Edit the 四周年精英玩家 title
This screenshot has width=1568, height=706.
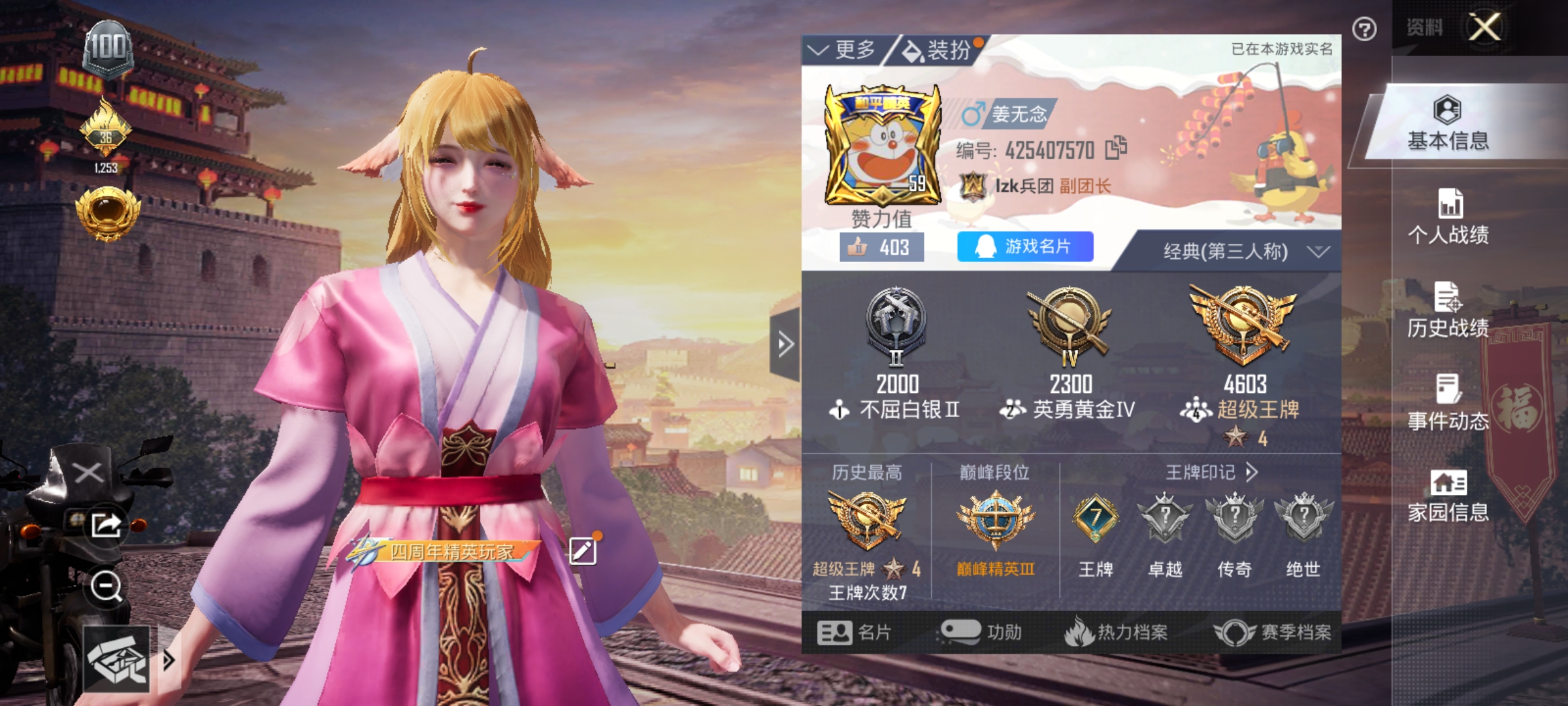(583, 551)
